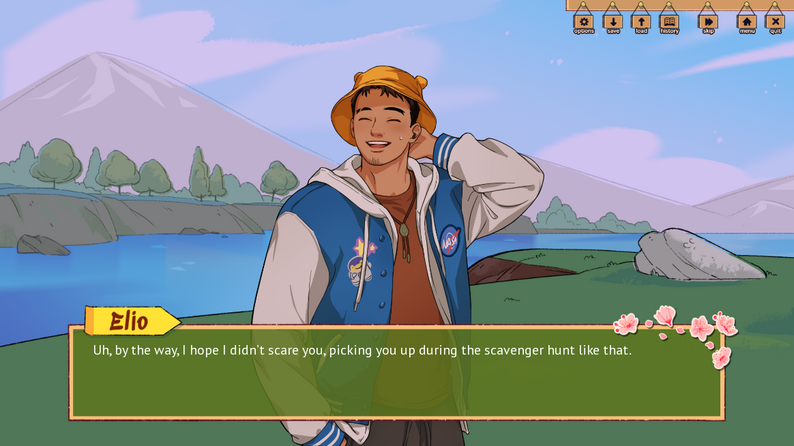This screenshot has width=794, height=446.
Task: Open the load game screen
Action: [640, 21]
